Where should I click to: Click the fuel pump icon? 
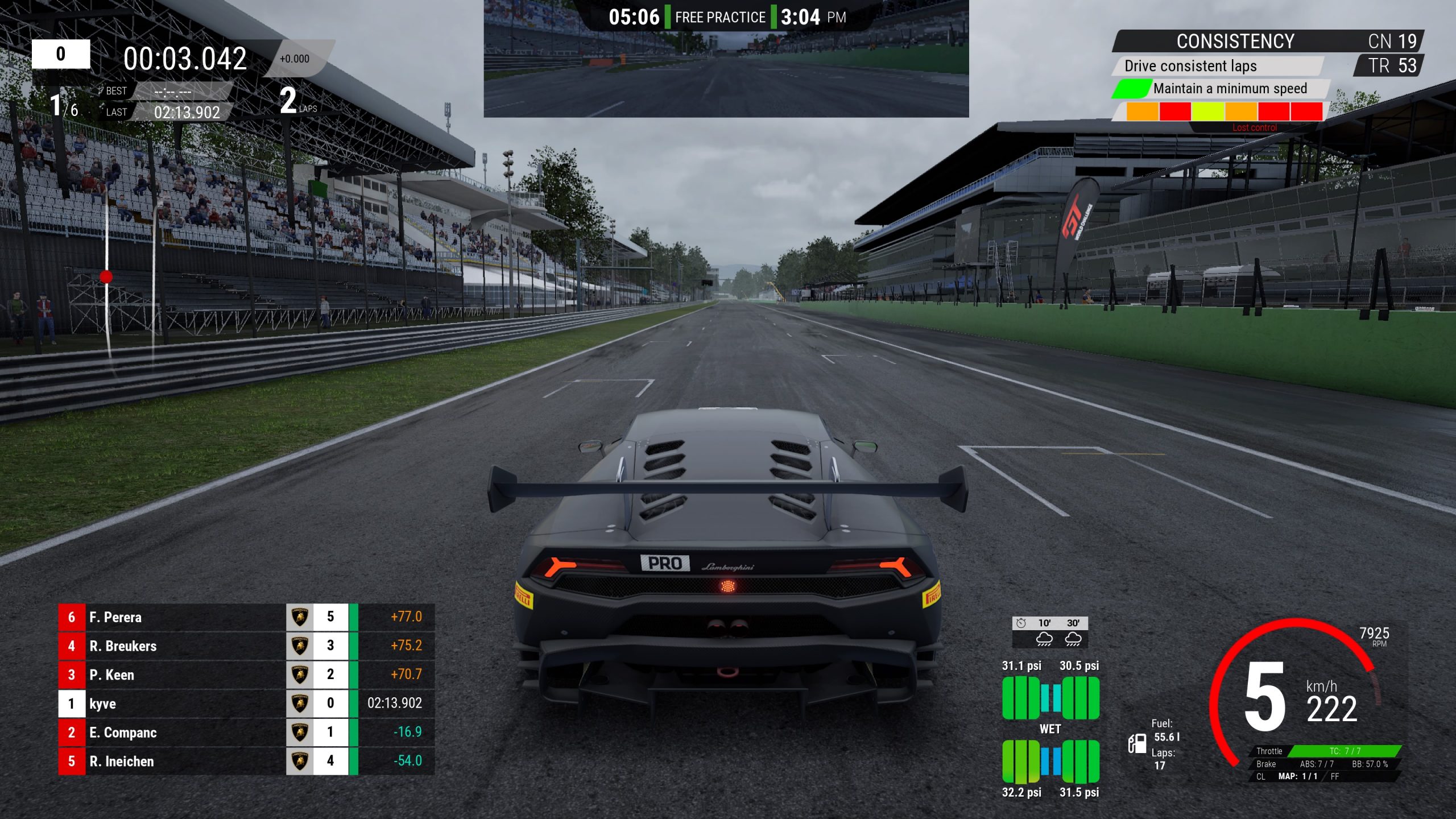click(1137, 743)
